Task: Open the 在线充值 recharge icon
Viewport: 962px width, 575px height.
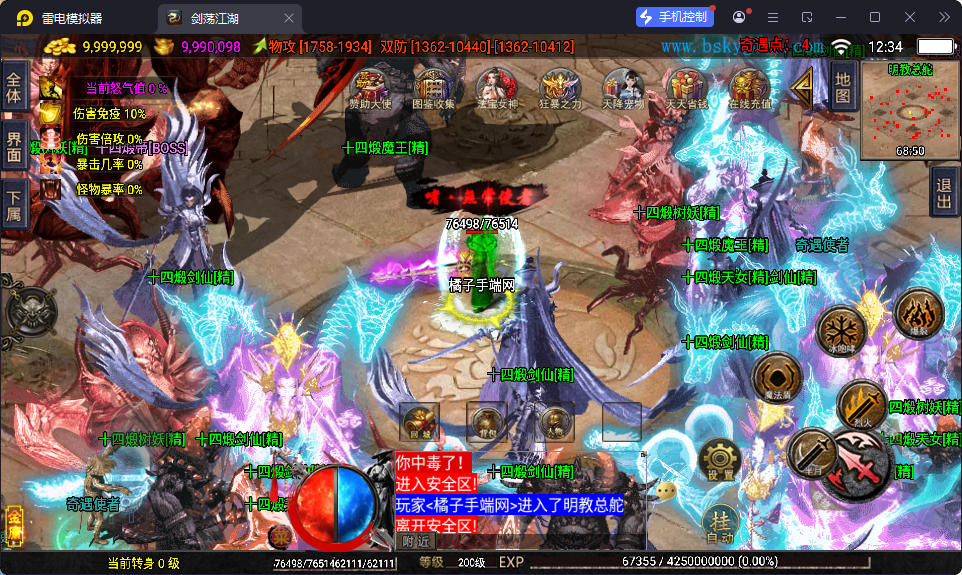Action: (x=749, y=88)
